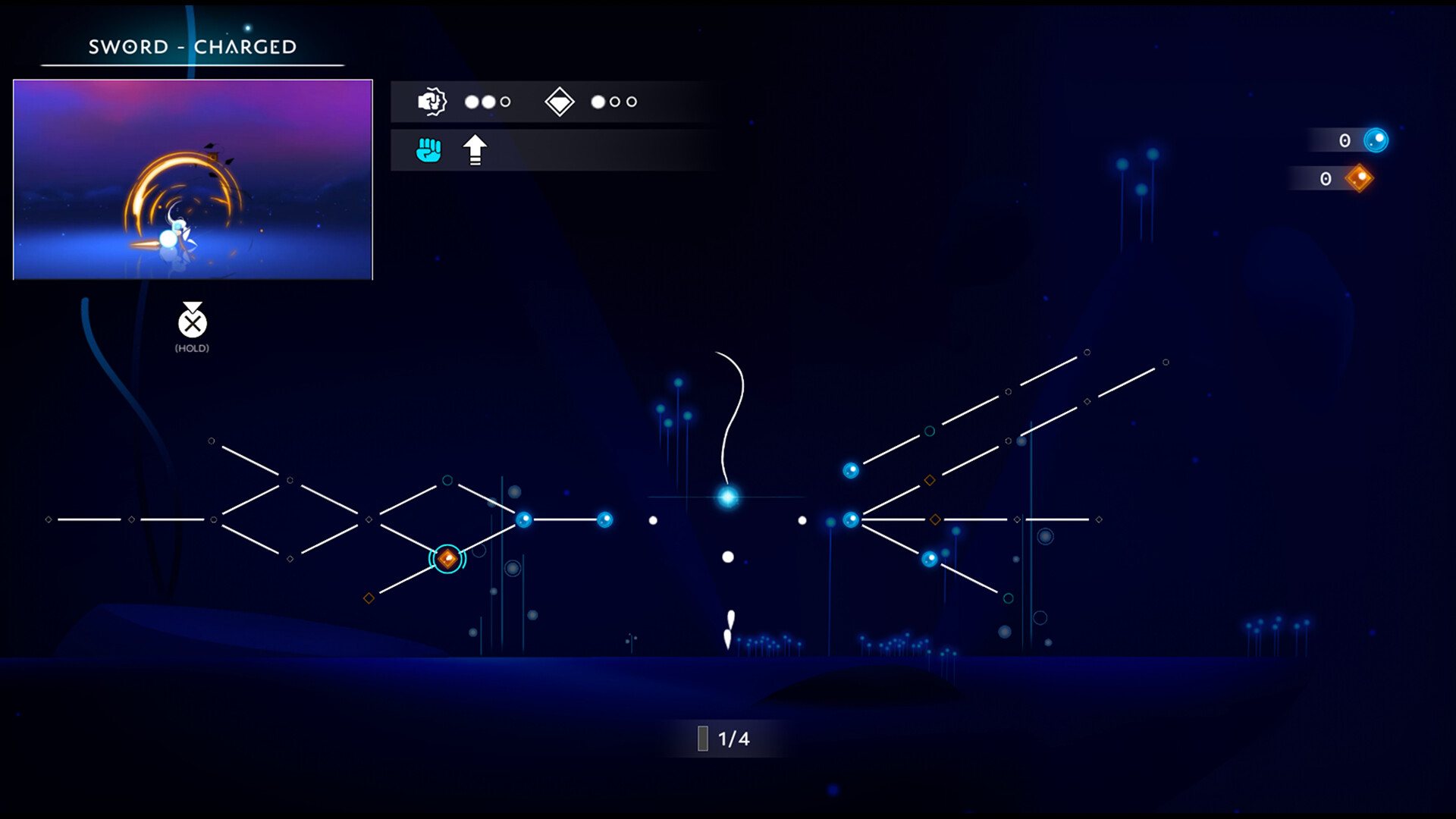Viewport: 1456px width, 819px height.
Task: Expand the unlit teal circle node above the selected skill
Action: click(x=447, y=479)
